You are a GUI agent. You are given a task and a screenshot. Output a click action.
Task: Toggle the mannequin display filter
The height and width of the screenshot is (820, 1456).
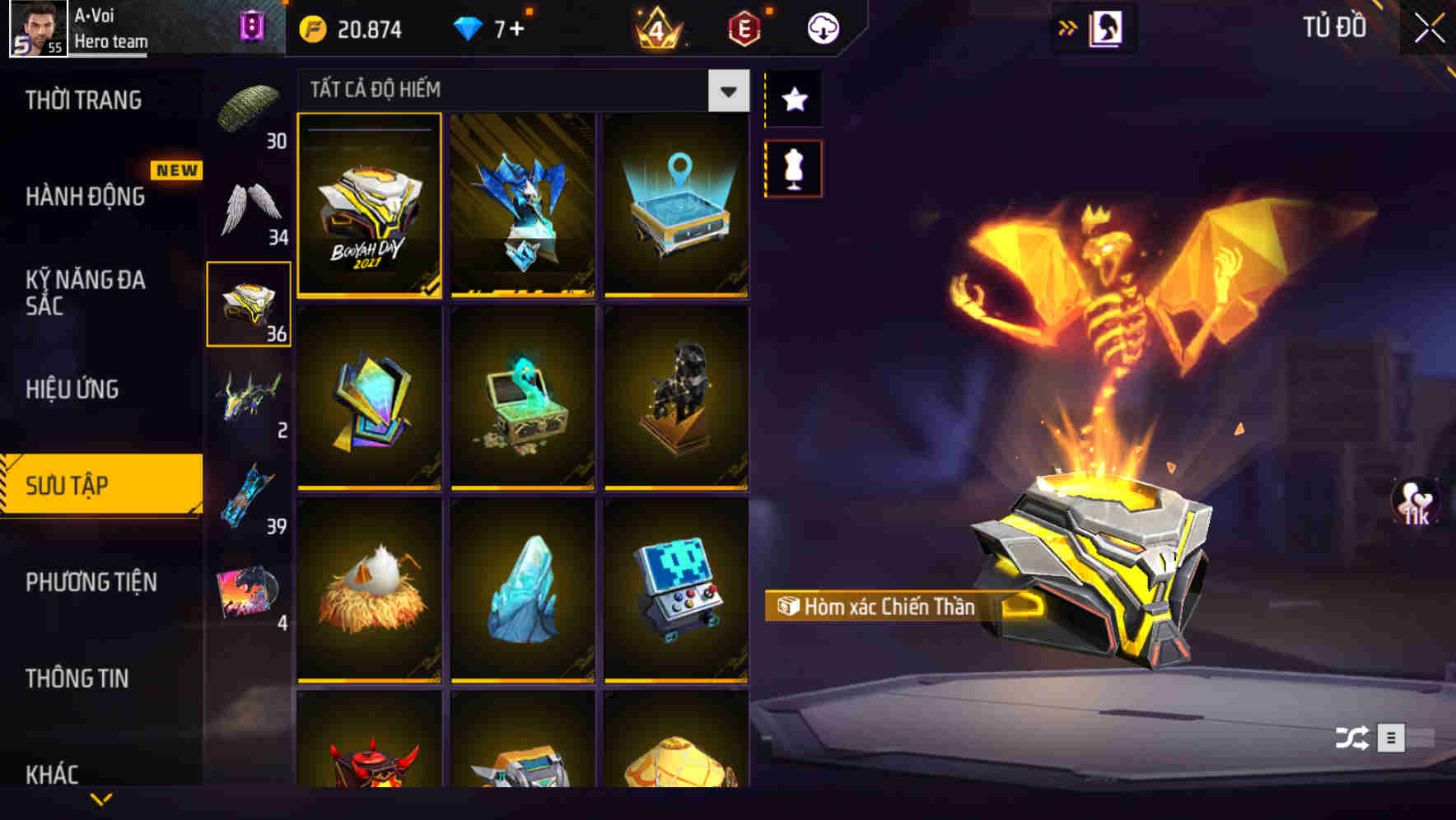tap(793, 167)
